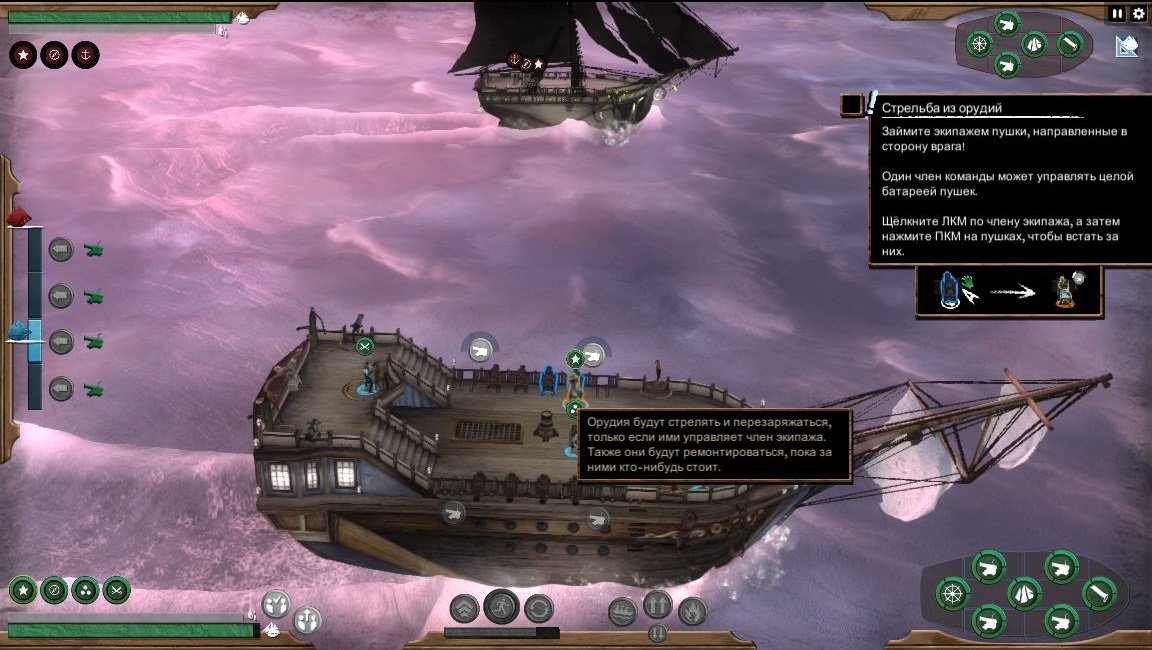Toggle the blue ruler measurement icon
Screen dimensions: 1152x650
pos(1127,46)
